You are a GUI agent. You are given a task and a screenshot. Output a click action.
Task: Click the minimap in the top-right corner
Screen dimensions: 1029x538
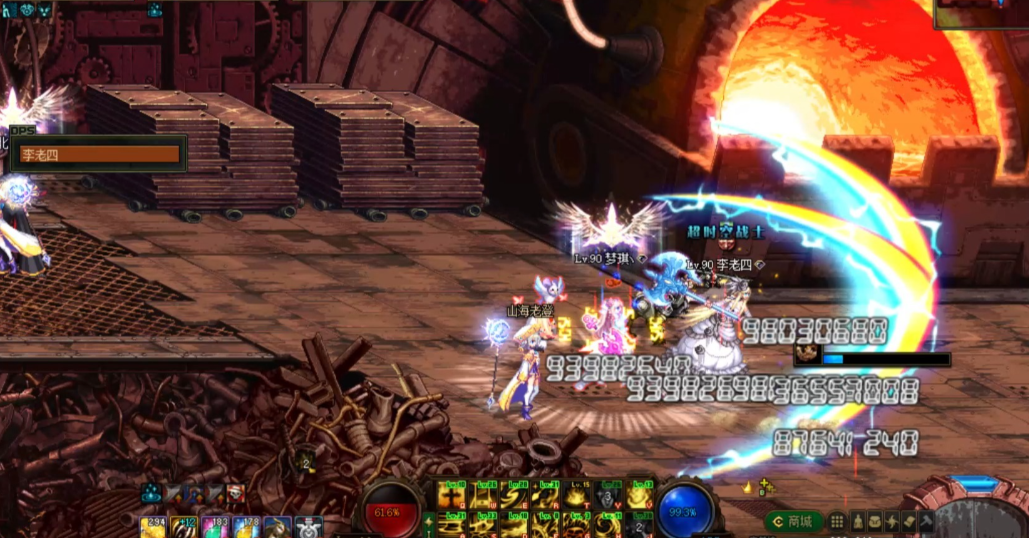980,14
